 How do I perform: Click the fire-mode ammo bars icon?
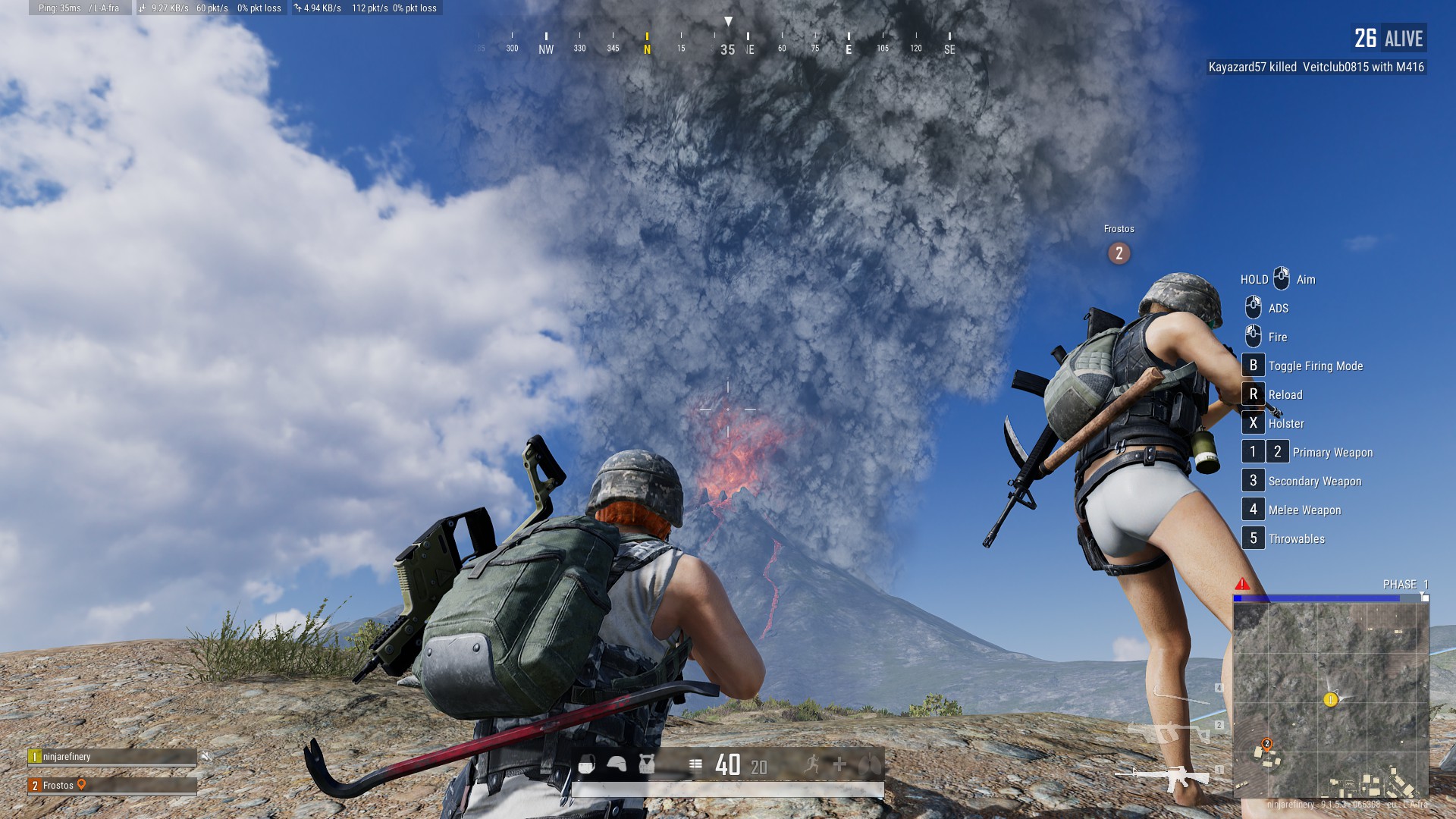point(696,765)
